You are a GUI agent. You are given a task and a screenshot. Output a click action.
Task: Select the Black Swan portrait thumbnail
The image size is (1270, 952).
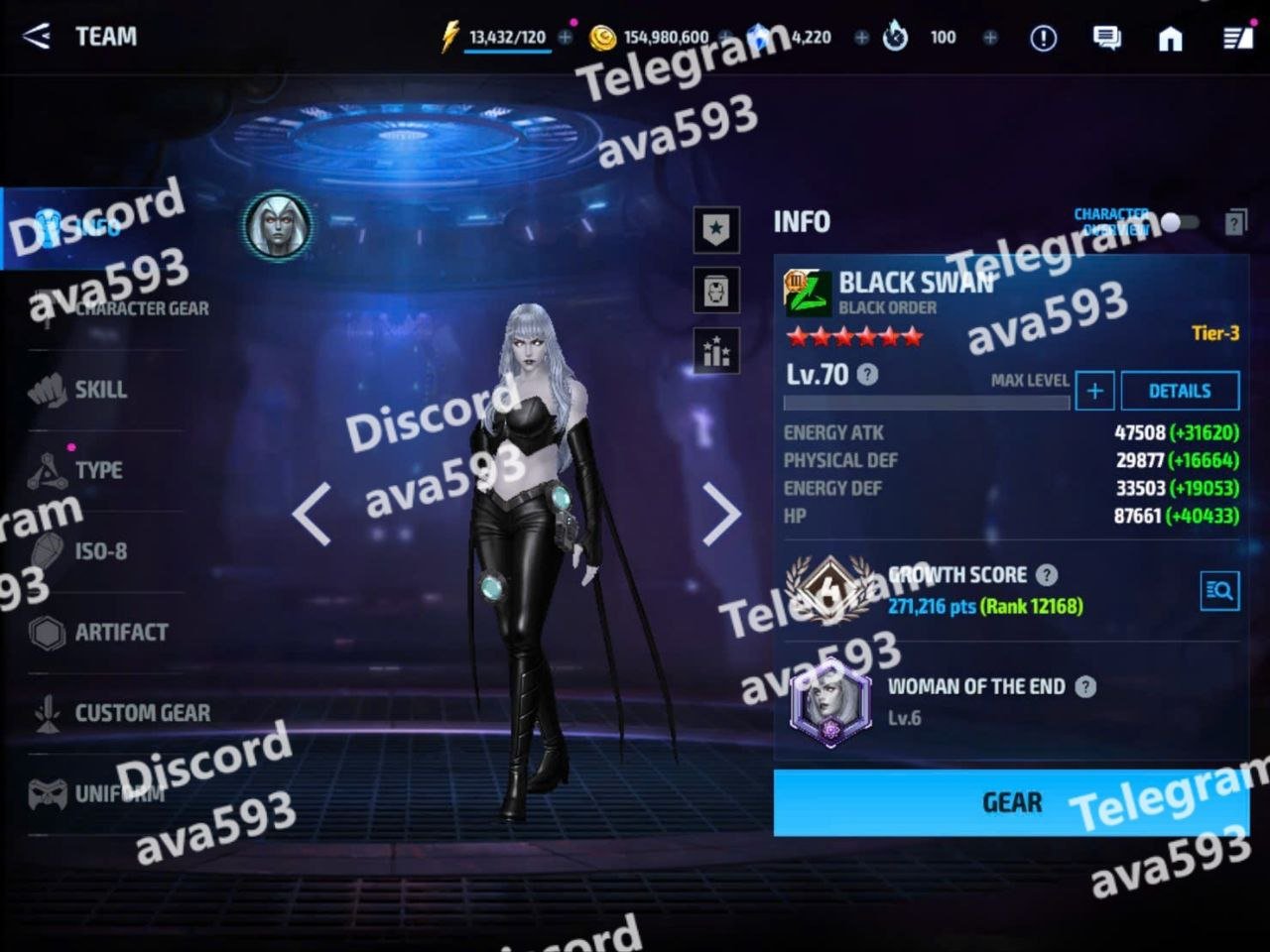(278, 225)
